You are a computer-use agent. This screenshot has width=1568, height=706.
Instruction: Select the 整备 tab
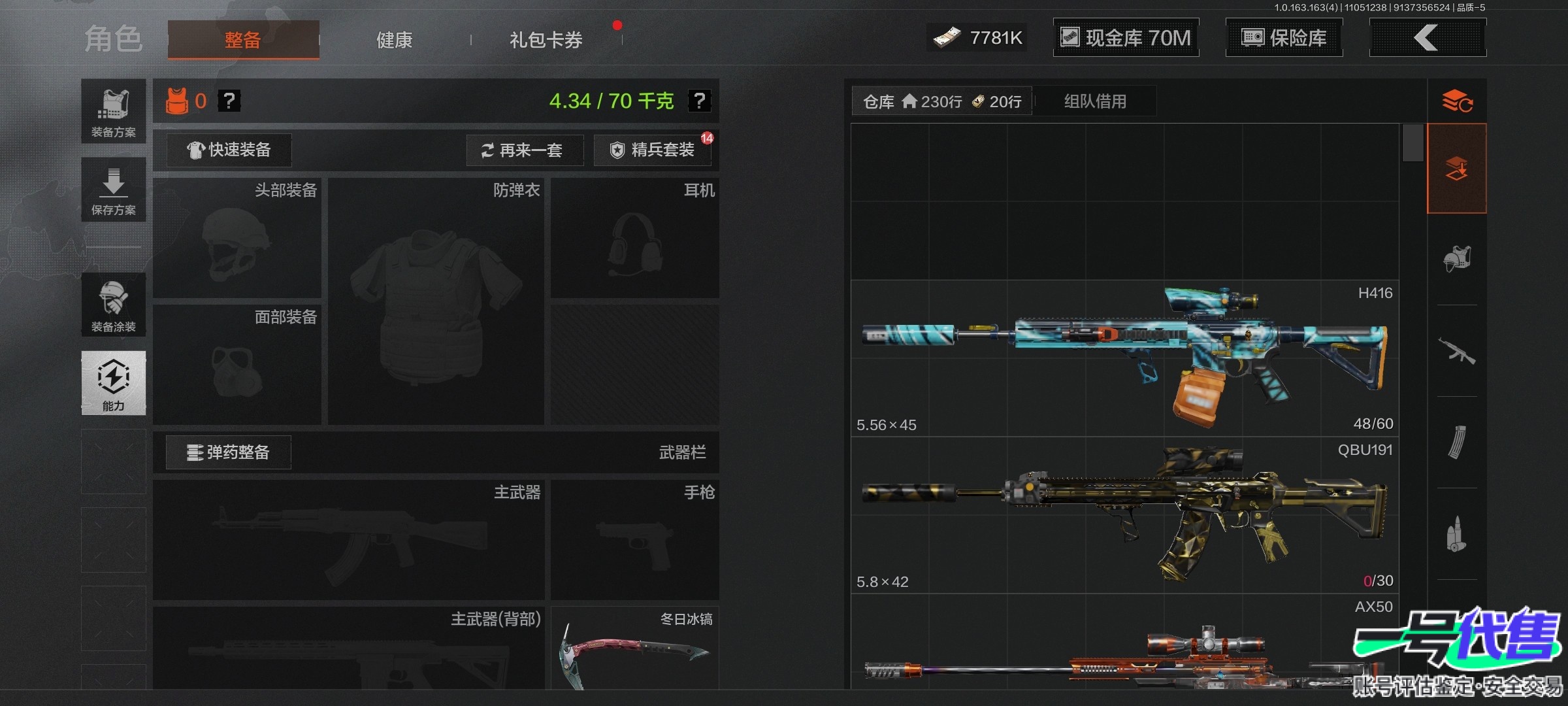click(243, 40)
